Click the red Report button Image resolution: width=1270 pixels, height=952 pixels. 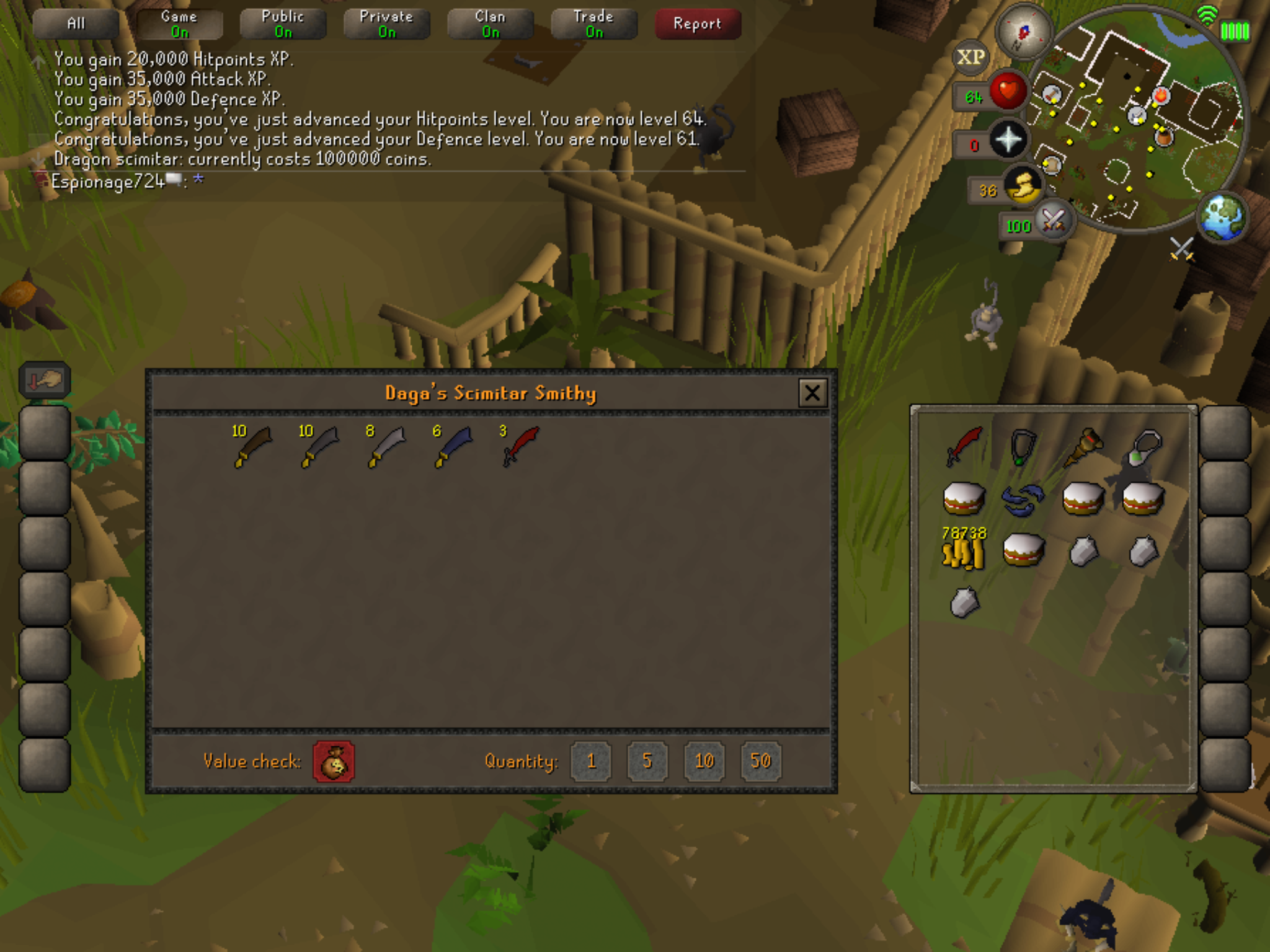(698, 24)
